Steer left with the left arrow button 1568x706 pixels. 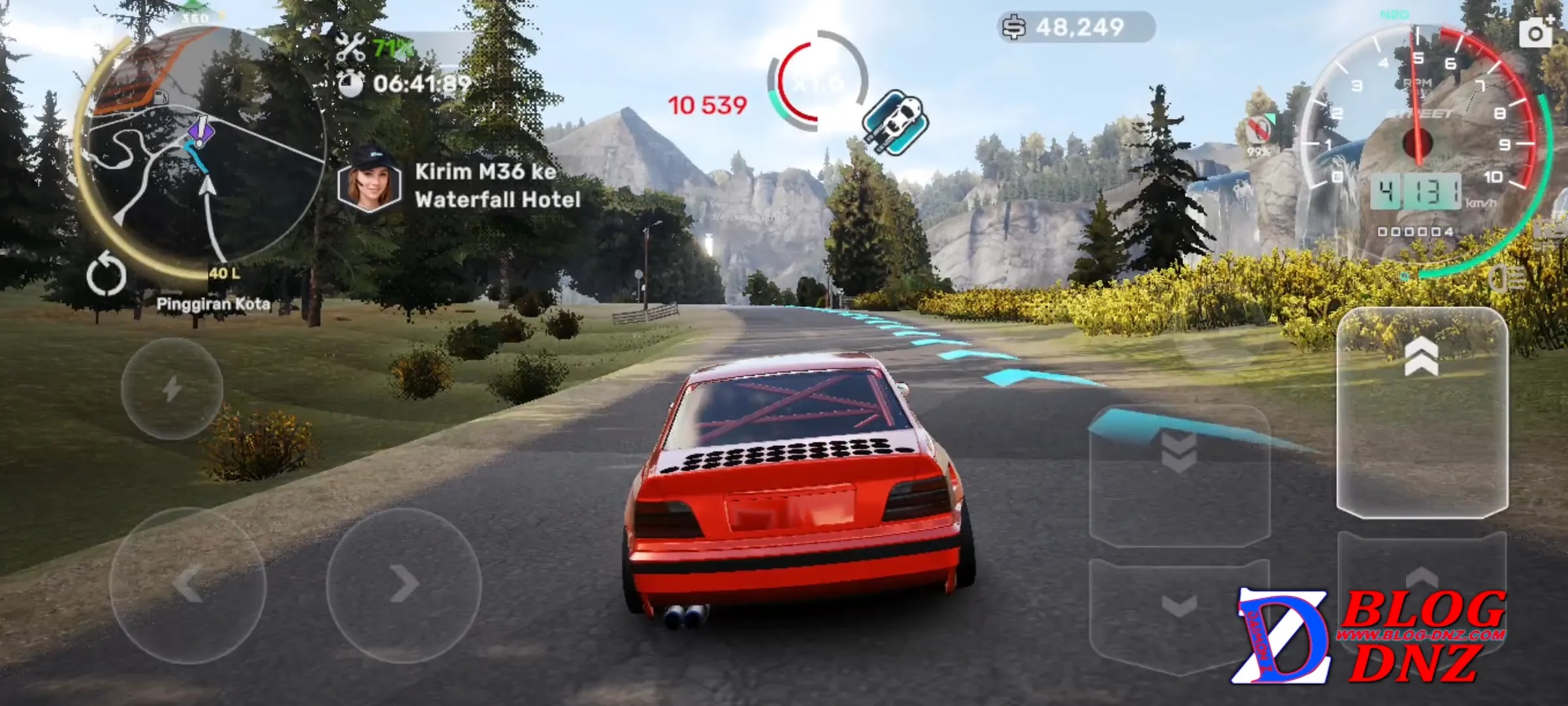(x=188, y=585)
